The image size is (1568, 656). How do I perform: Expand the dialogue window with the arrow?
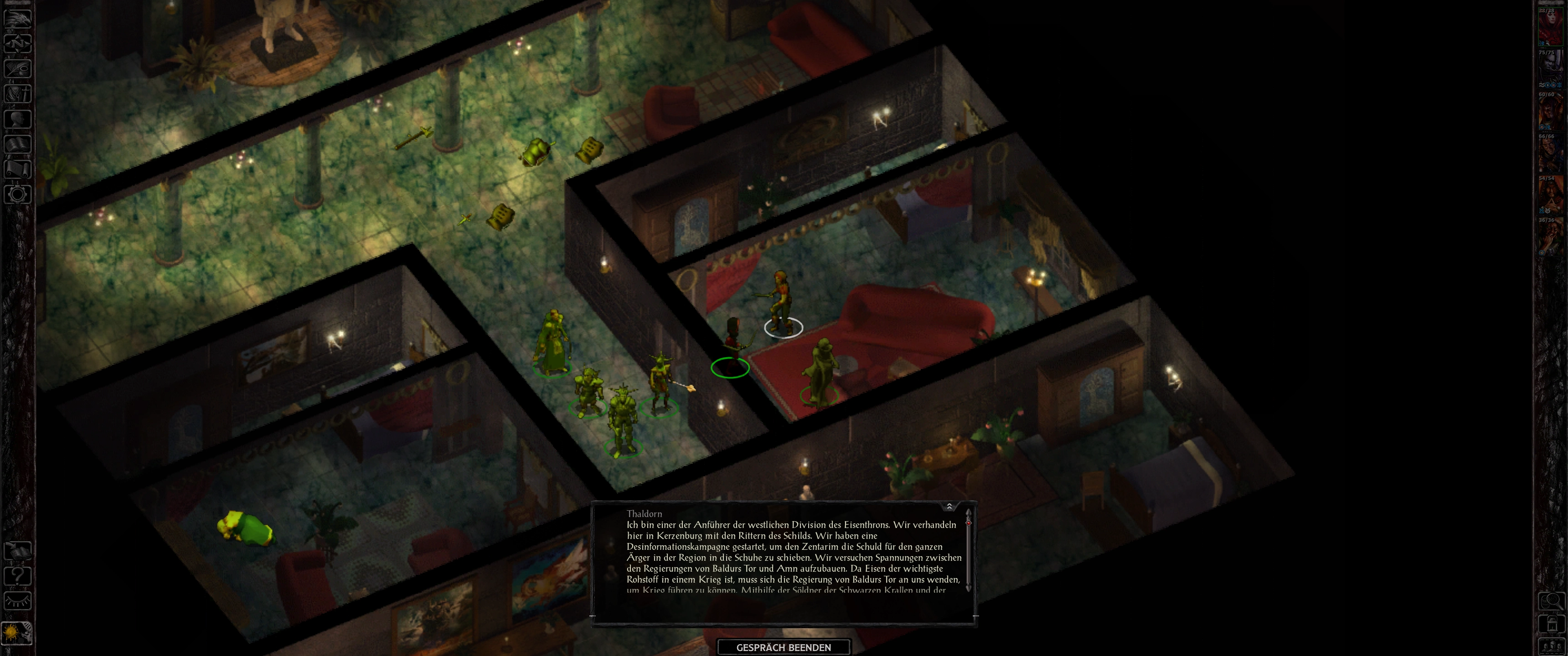(x=949, y=506)
